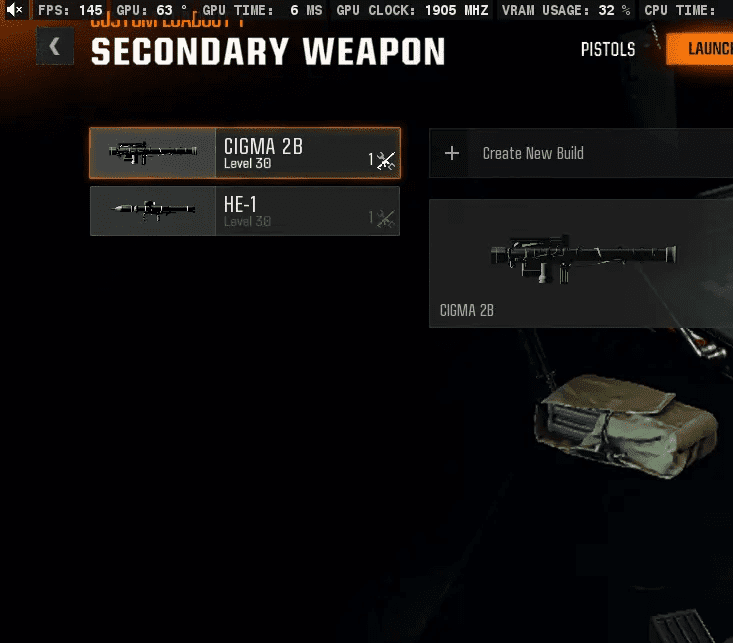The width and height of the screenshot is (733, 643).
Task: Switch to the Pistols tab
Action: coord(608,49)
